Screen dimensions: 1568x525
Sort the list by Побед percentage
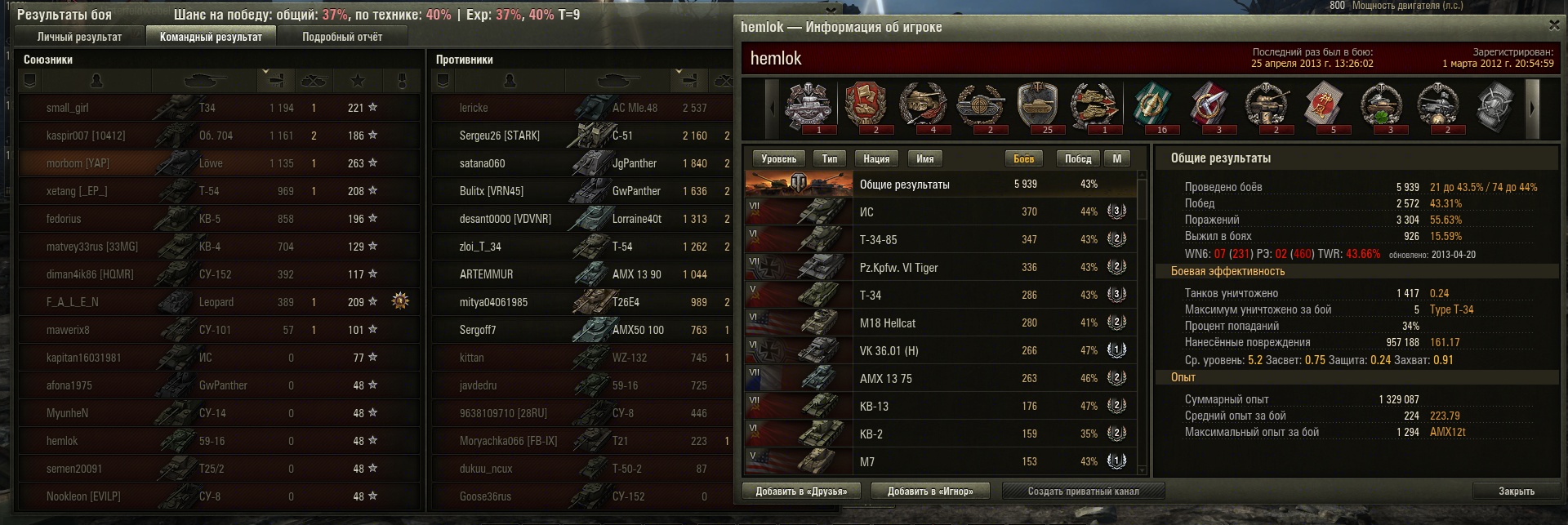(x=1077, y=159)
